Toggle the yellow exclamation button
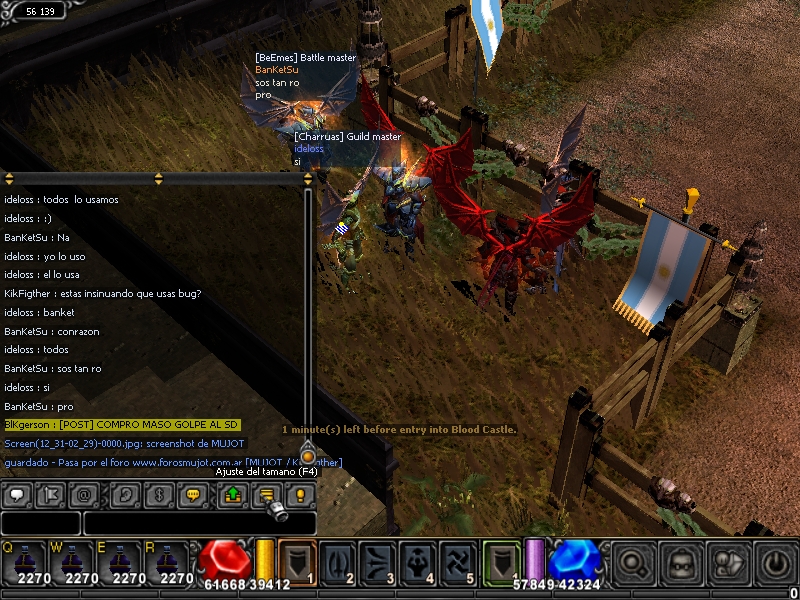Image resolution: width=800 pixels, height=600 pixels. click(300, 494)
